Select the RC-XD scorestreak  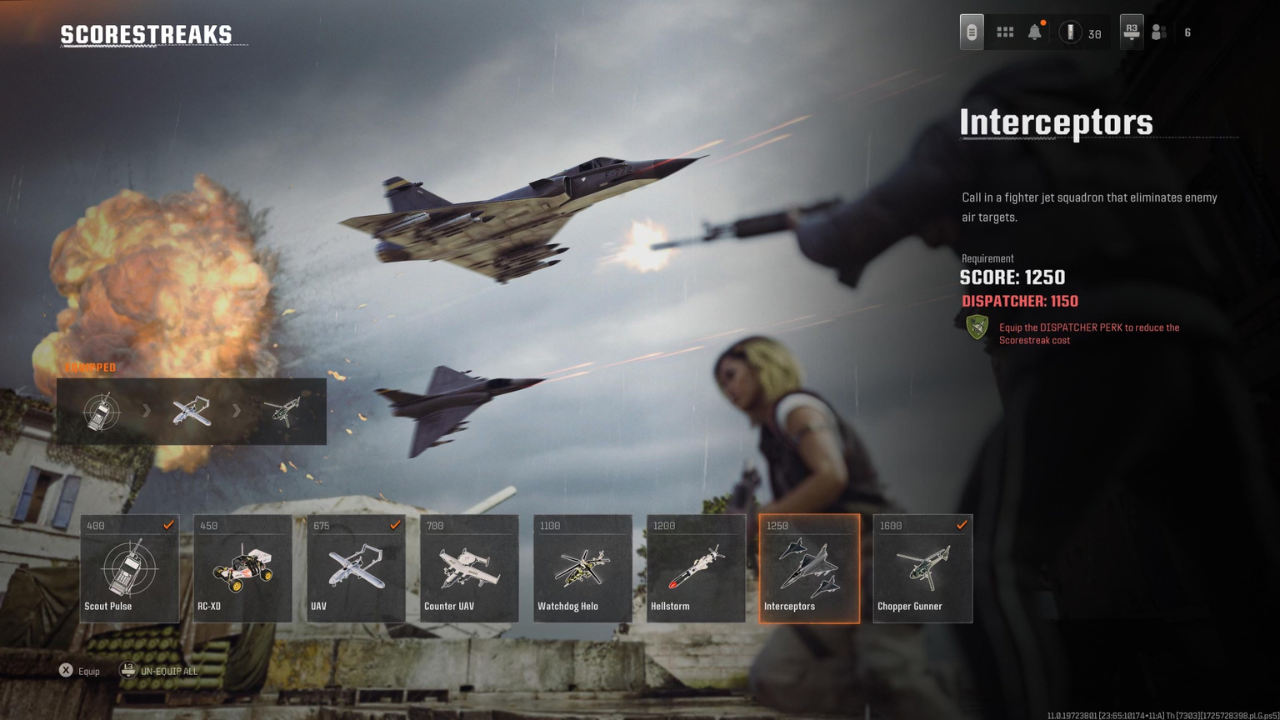pyautogui.click(x=242, y=568)
